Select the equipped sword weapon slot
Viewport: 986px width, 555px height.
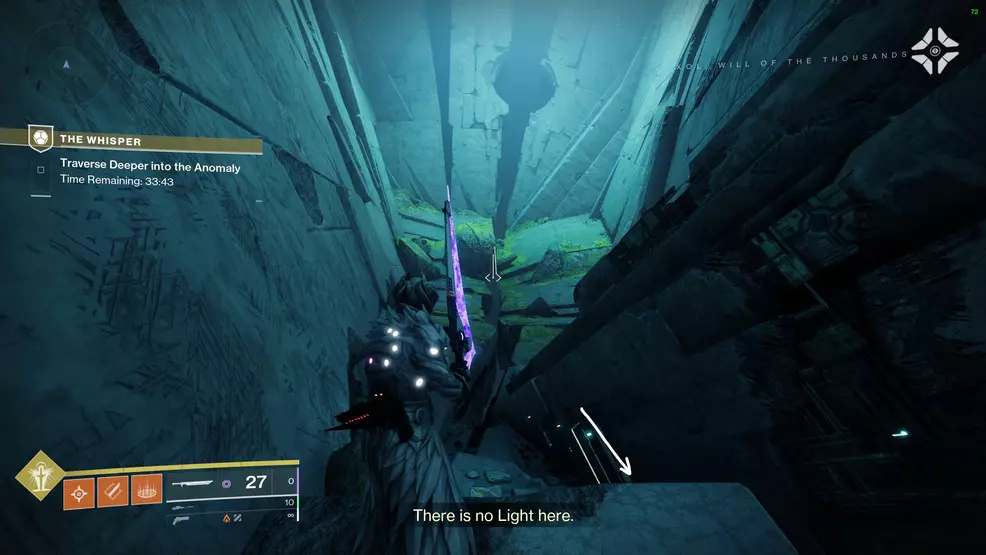[x=198, y=483]
